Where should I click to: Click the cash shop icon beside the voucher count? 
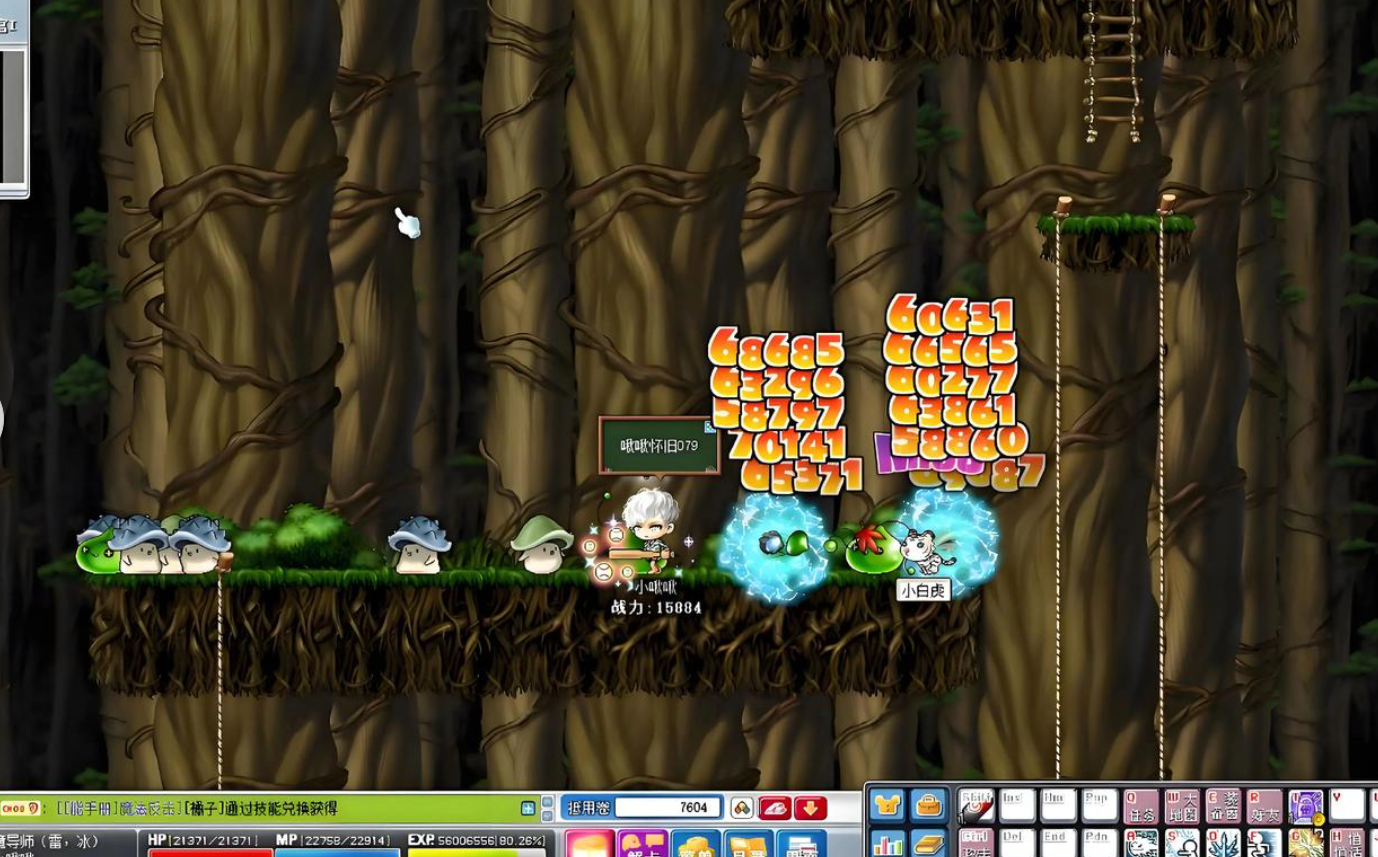741,808
